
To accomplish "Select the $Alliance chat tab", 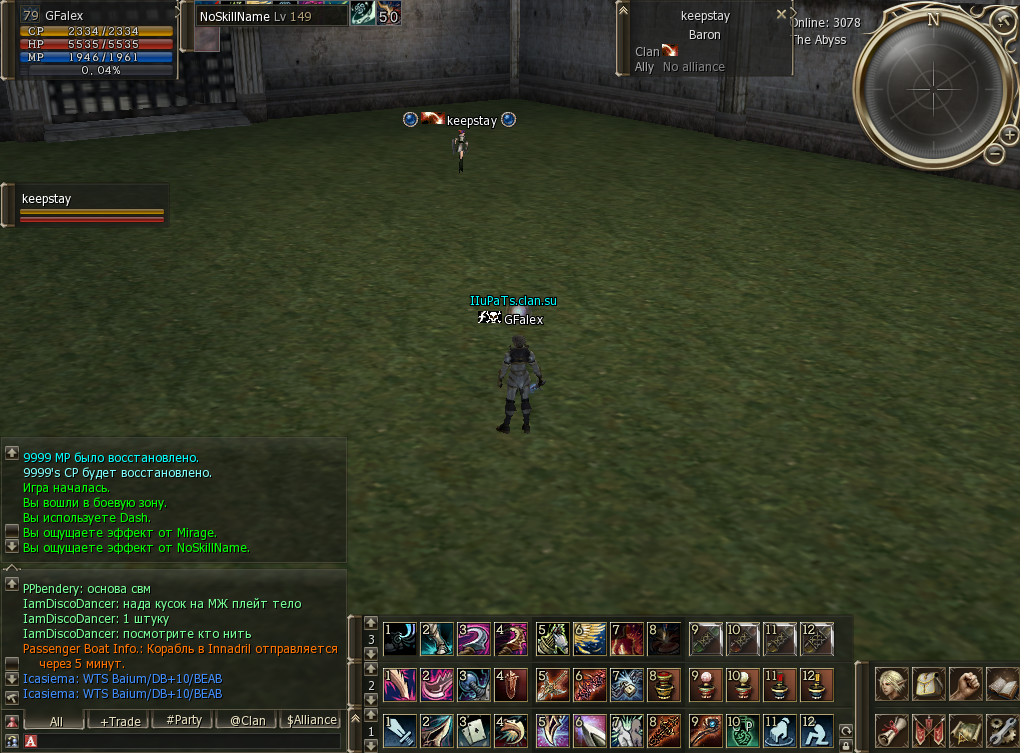I will 312,720.
